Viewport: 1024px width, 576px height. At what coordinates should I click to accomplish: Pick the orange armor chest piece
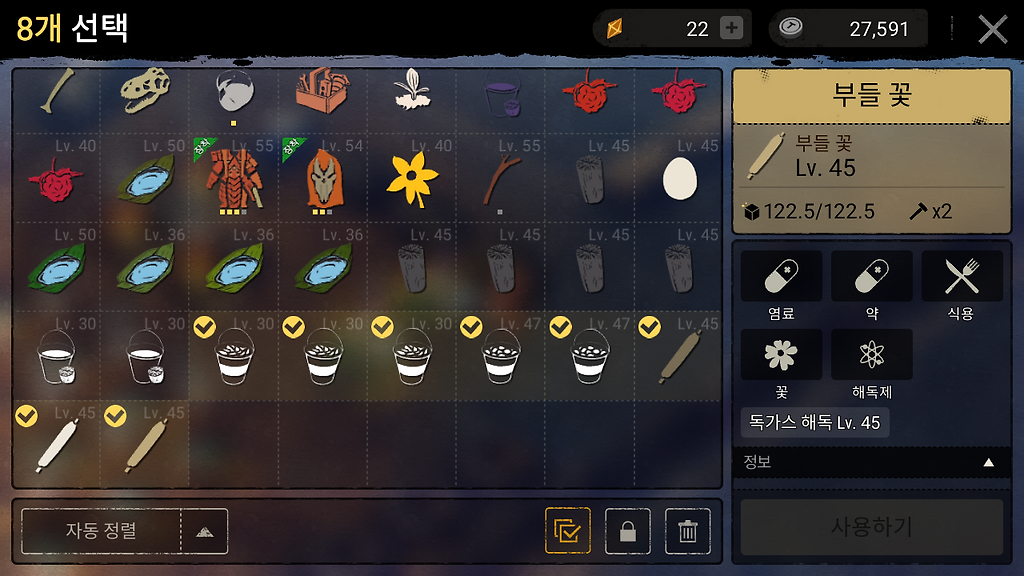(x=235, y=178)
